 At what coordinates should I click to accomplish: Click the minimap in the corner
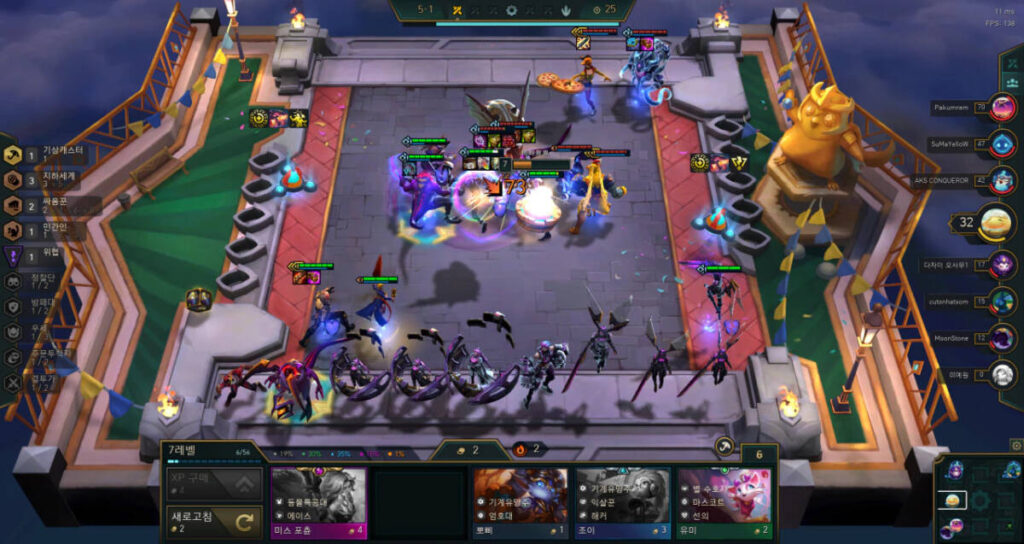coord(978,499)
